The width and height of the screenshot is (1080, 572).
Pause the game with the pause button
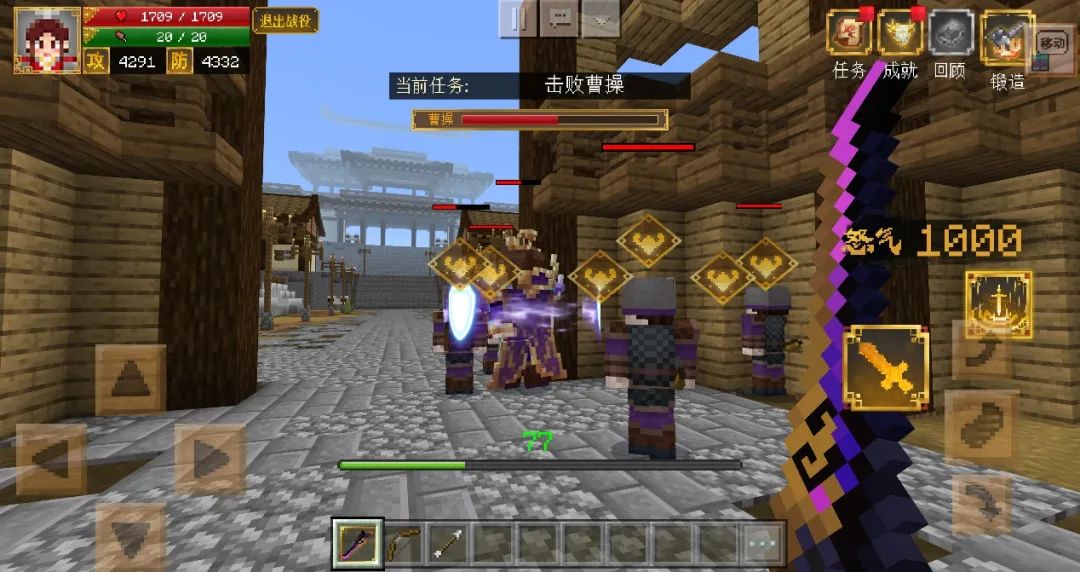coord(518,18)
